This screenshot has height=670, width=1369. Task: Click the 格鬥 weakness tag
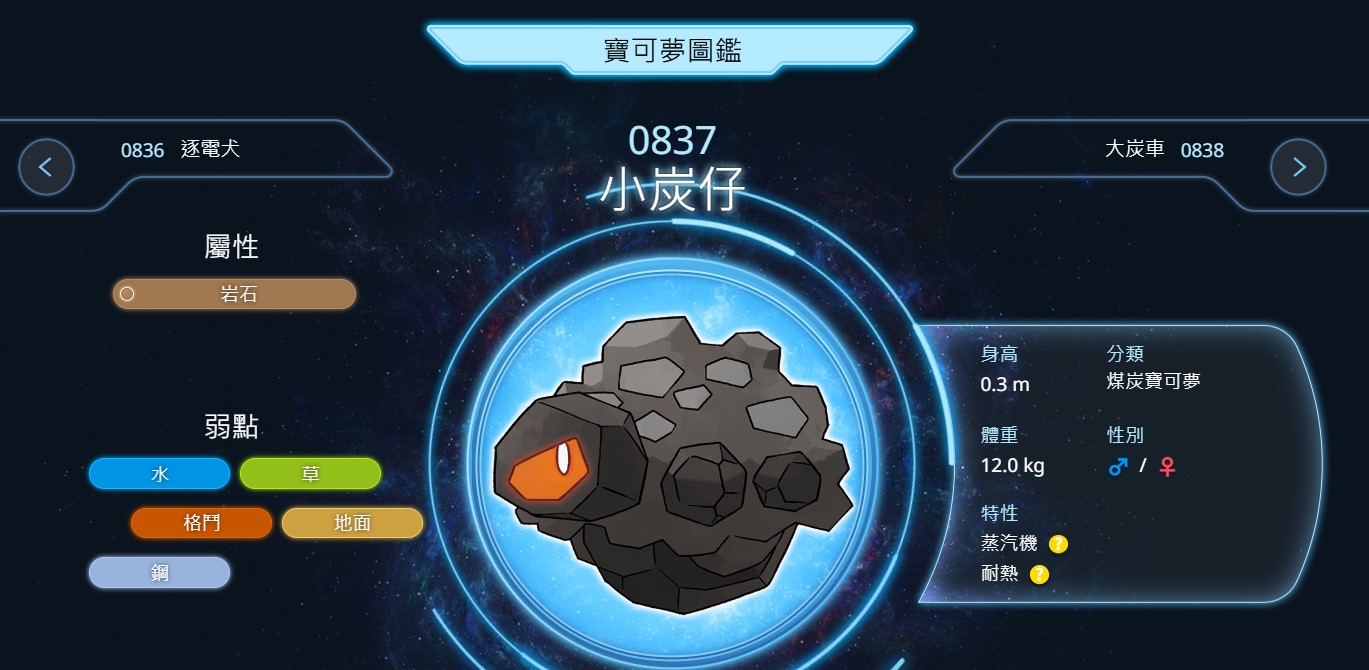[201, 523]
